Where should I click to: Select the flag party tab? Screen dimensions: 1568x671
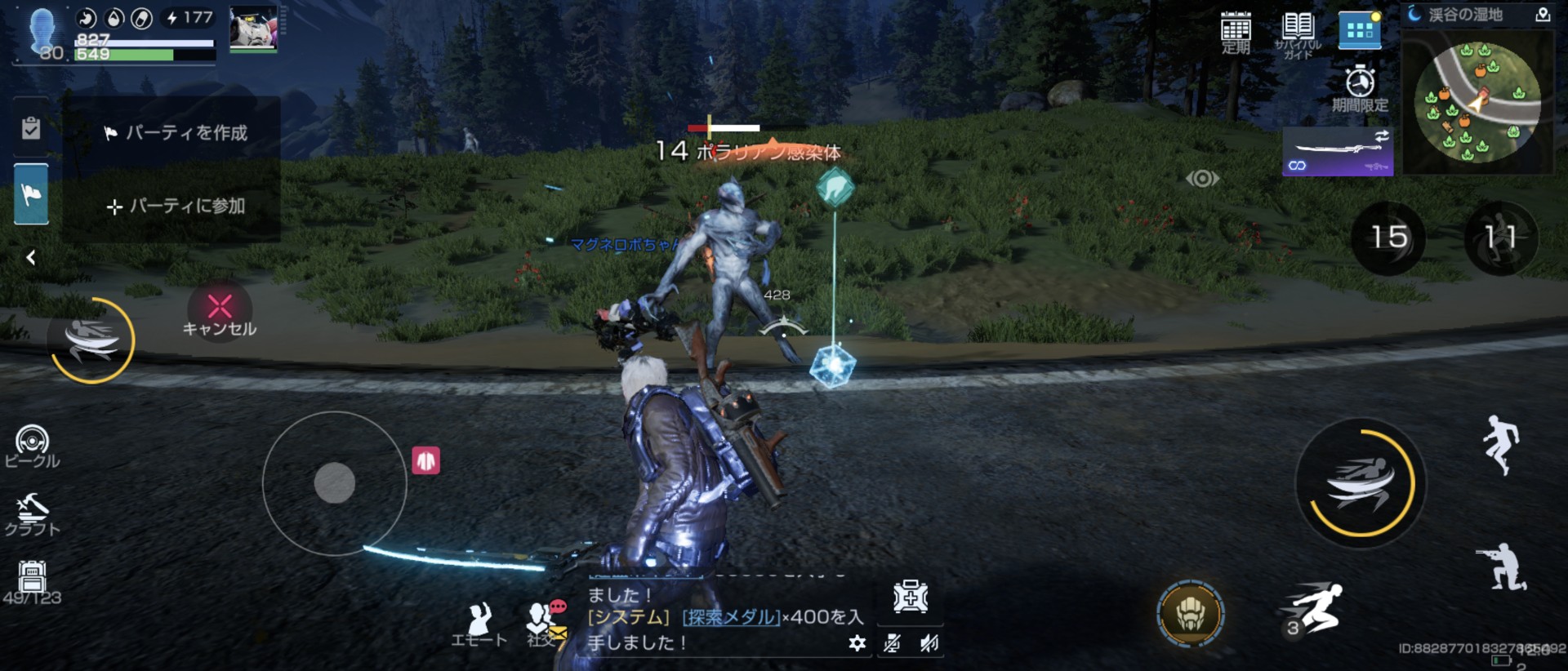[x=31, y=194]
